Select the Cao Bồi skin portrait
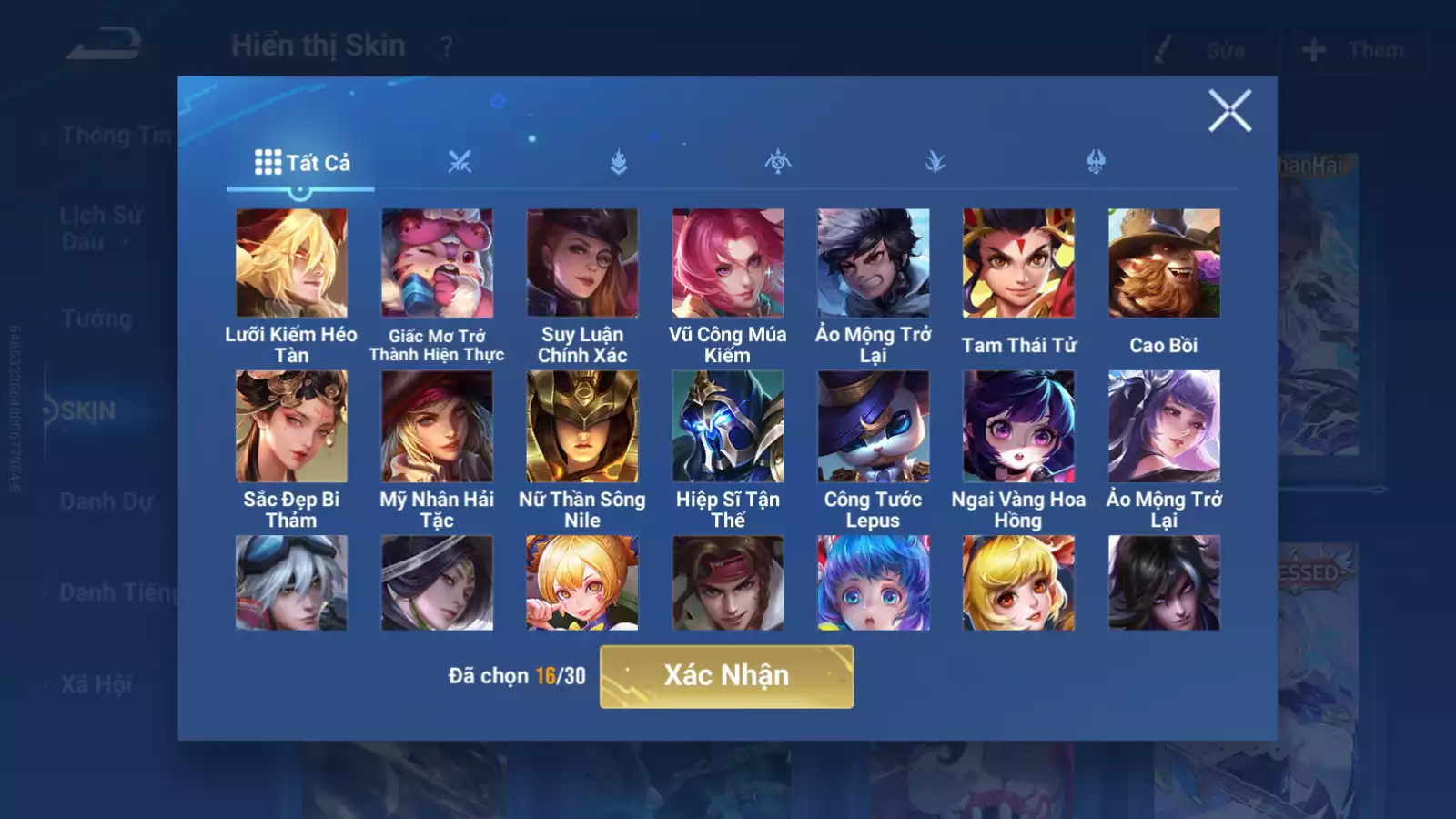The width and height of the screenshot is (1456, 819). tap(1164, 263)
